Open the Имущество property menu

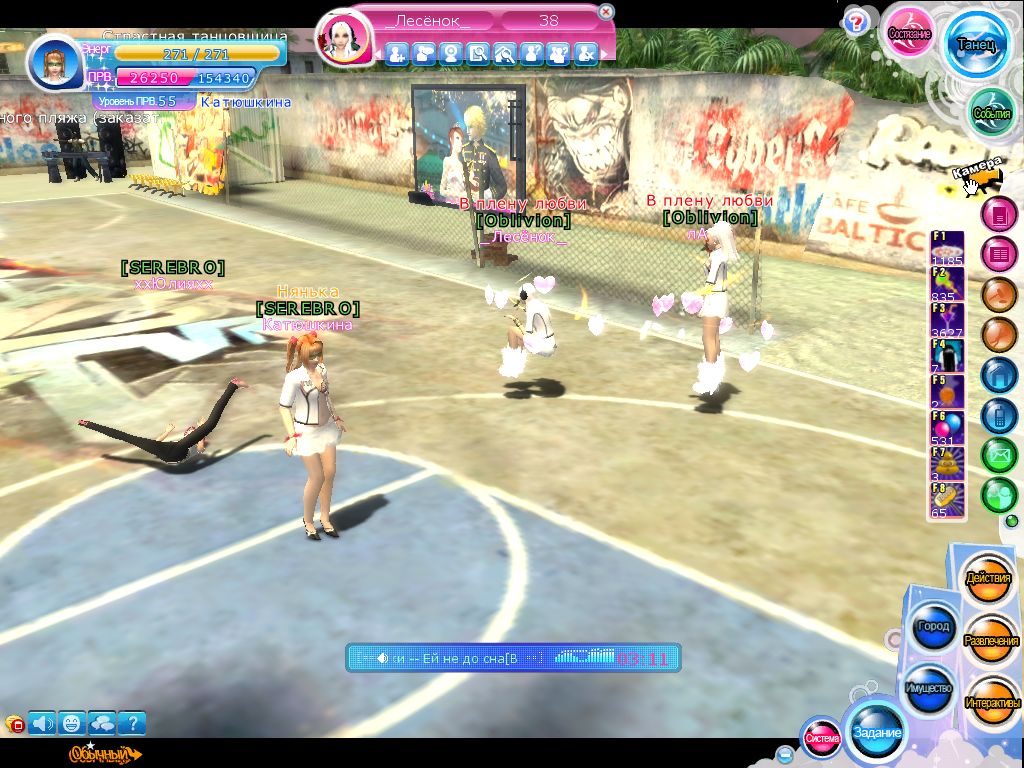929,688
